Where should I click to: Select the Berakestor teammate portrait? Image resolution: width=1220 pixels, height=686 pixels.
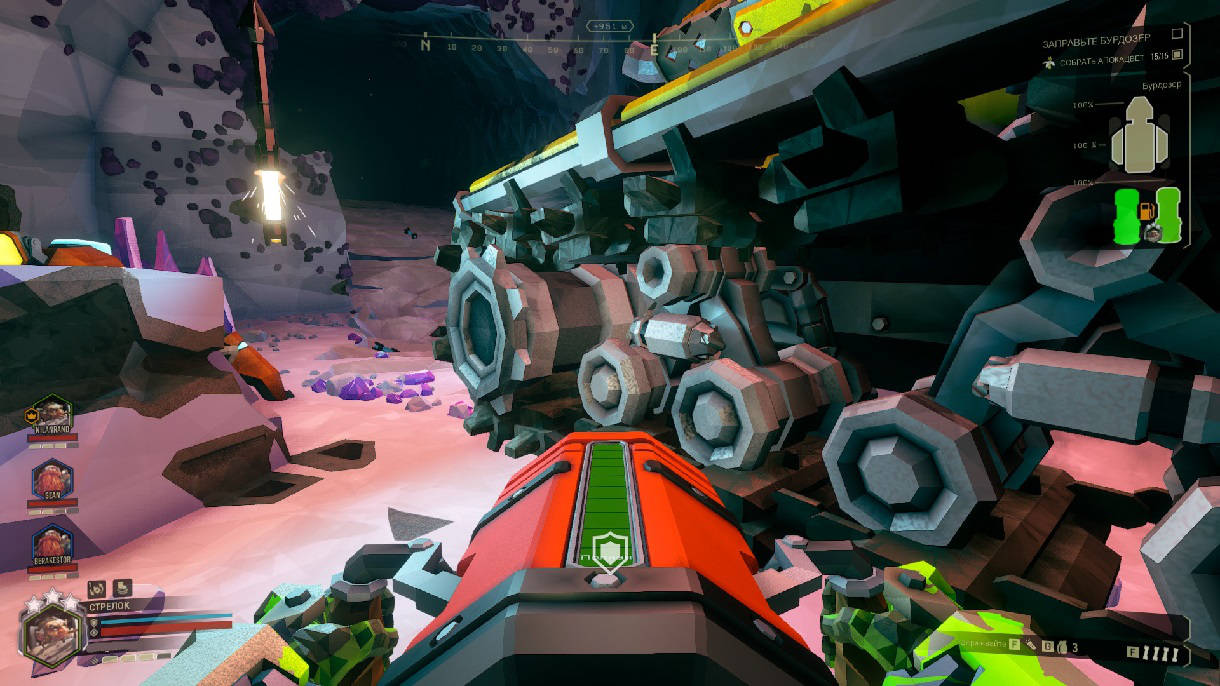point(51,545)
